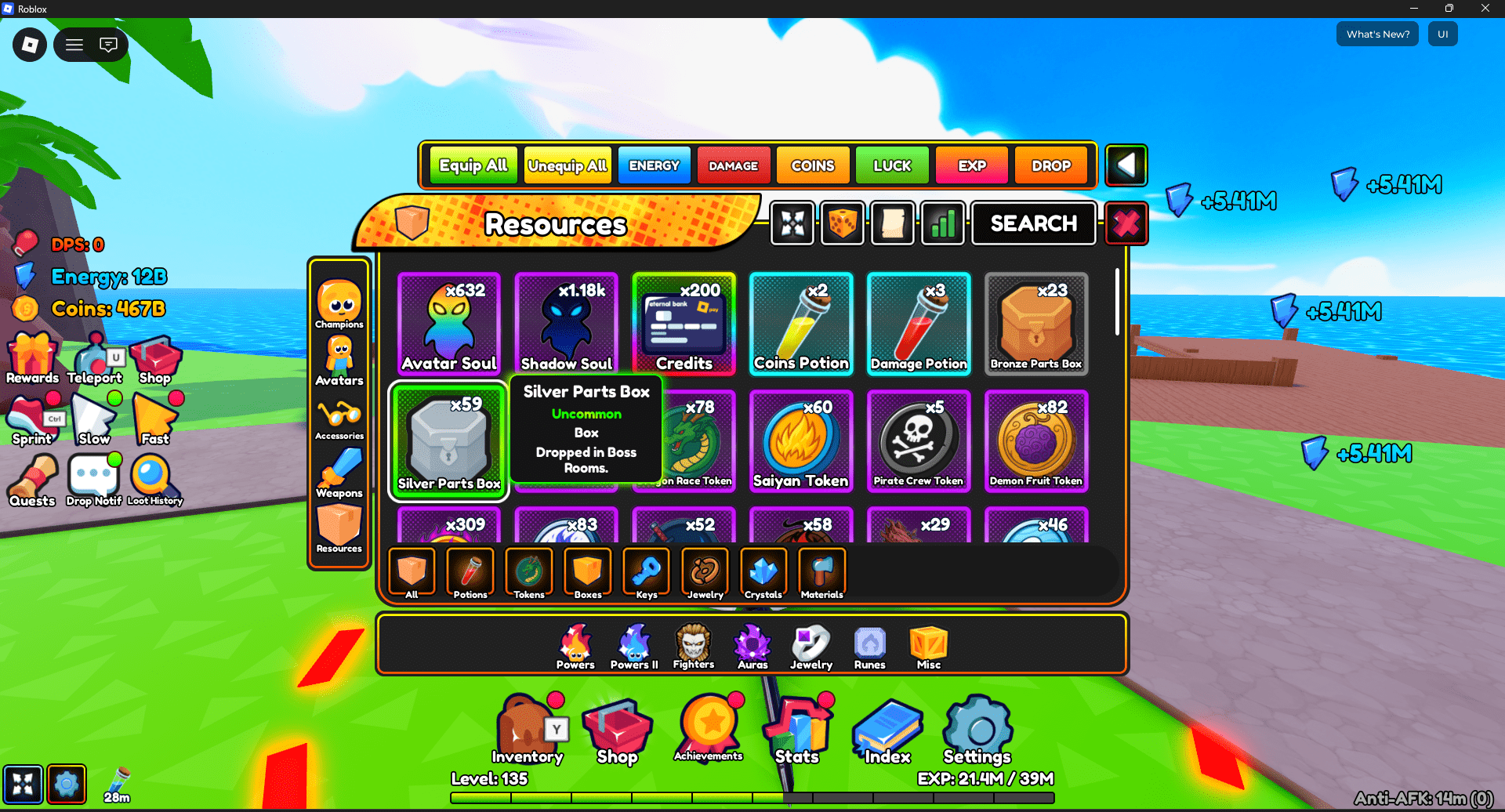Click the Level 135 EXP progress bar
This screenshot has width=1505, height=812.
(x=752, y=796)
